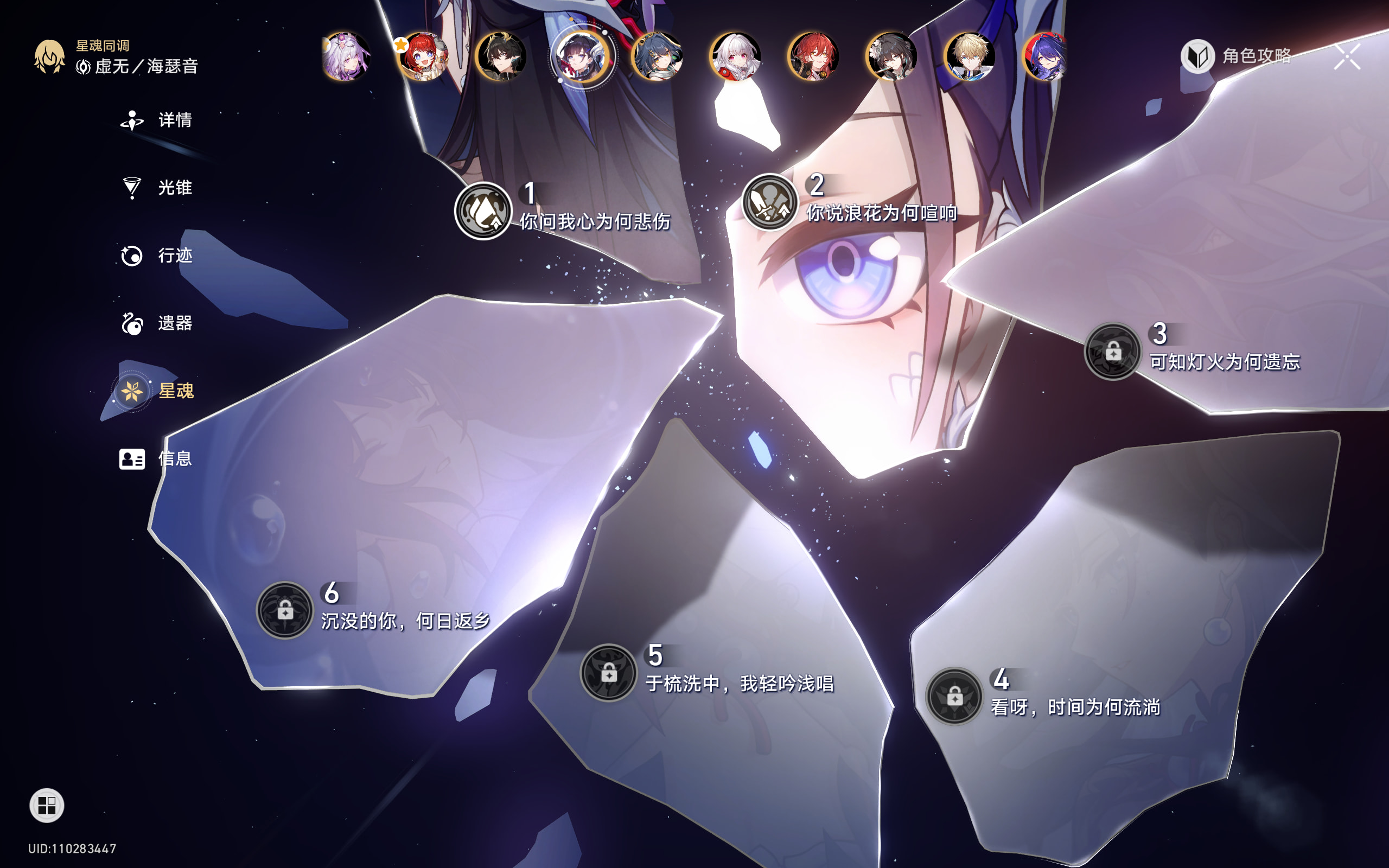The width and height of the screenshot is (1389, 868).
Task: Choose the blond-haired character portrait
Action: click(x=970, y=56)
